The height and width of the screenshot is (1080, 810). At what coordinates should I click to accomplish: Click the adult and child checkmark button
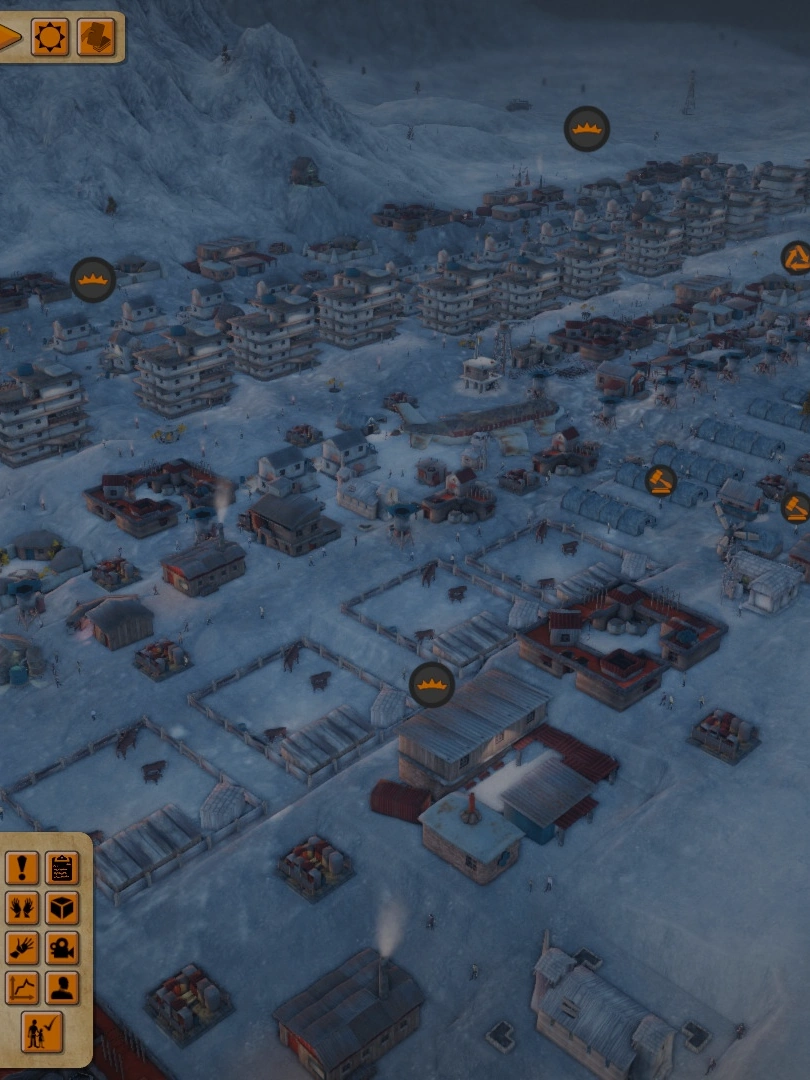click(x=42, y=1031)
